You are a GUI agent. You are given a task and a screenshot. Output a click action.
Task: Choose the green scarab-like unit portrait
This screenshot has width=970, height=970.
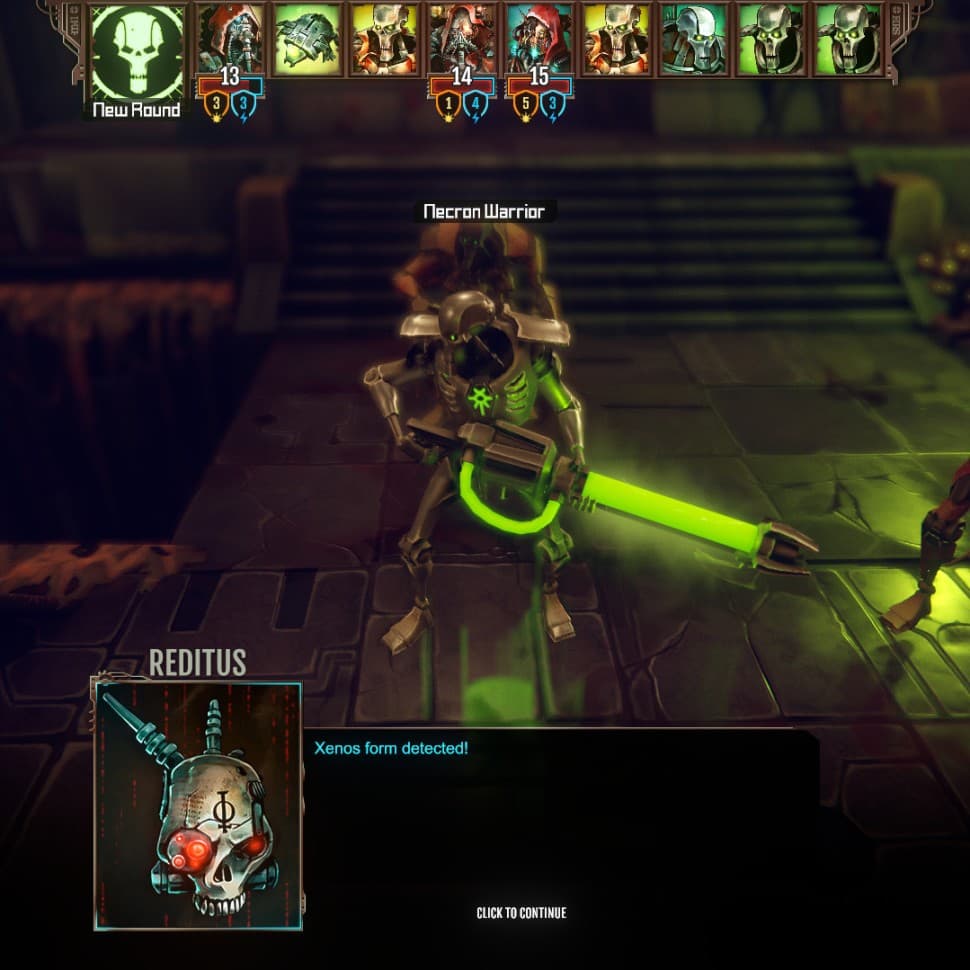(307, 40)
